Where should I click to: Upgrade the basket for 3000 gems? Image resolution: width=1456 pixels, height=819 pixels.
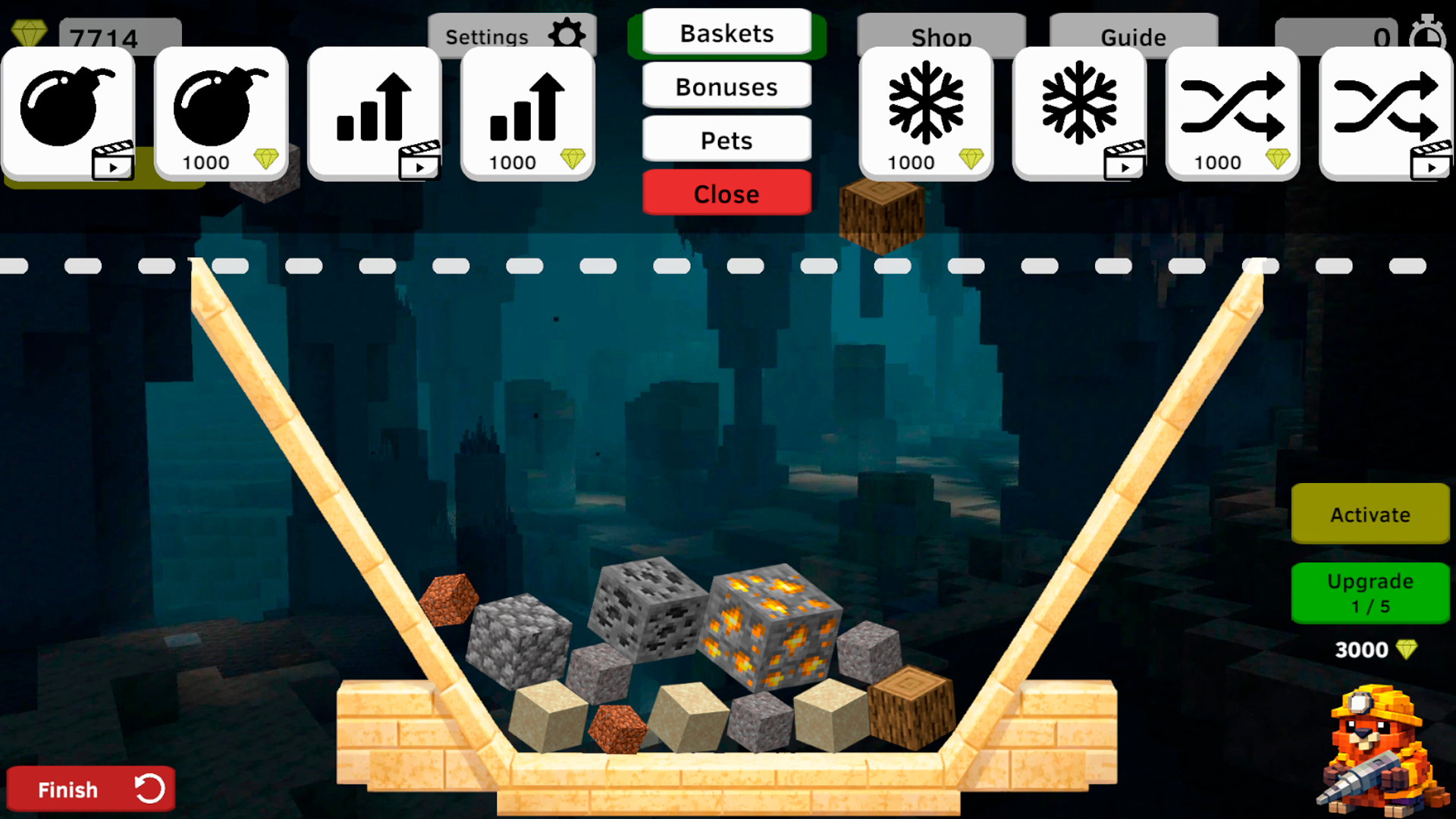click(x=1370, y=593)
